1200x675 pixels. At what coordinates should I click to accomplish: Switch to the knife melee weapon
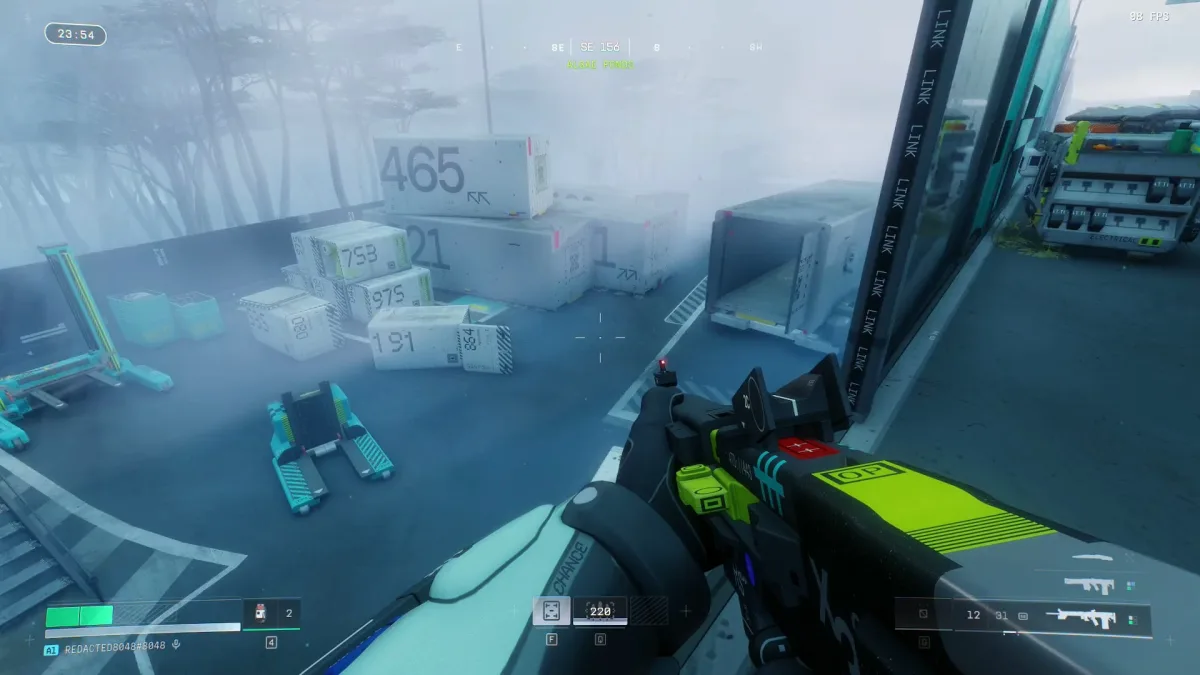pos(1092,558)
